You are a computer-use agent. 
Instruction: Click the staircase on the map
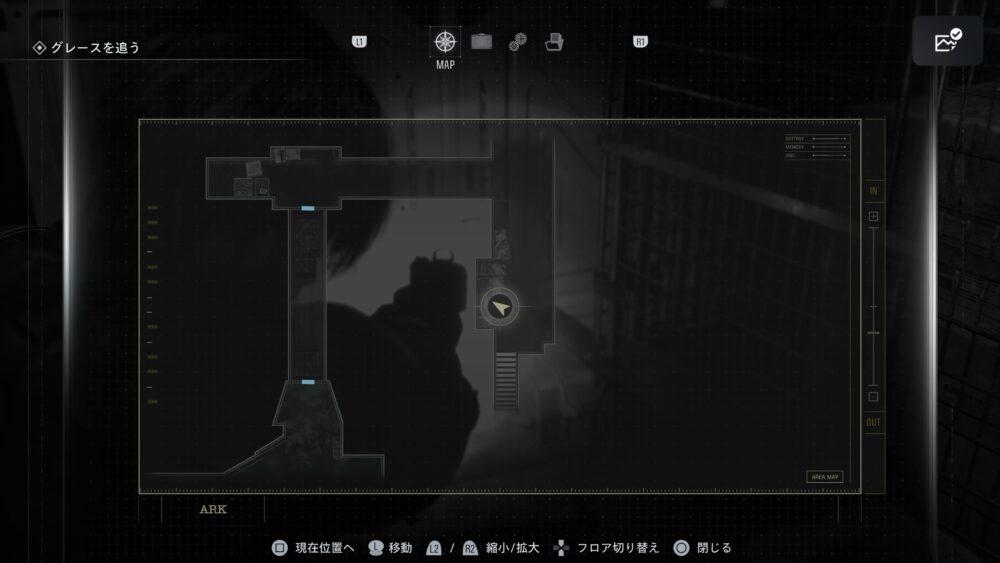[506, 380]
